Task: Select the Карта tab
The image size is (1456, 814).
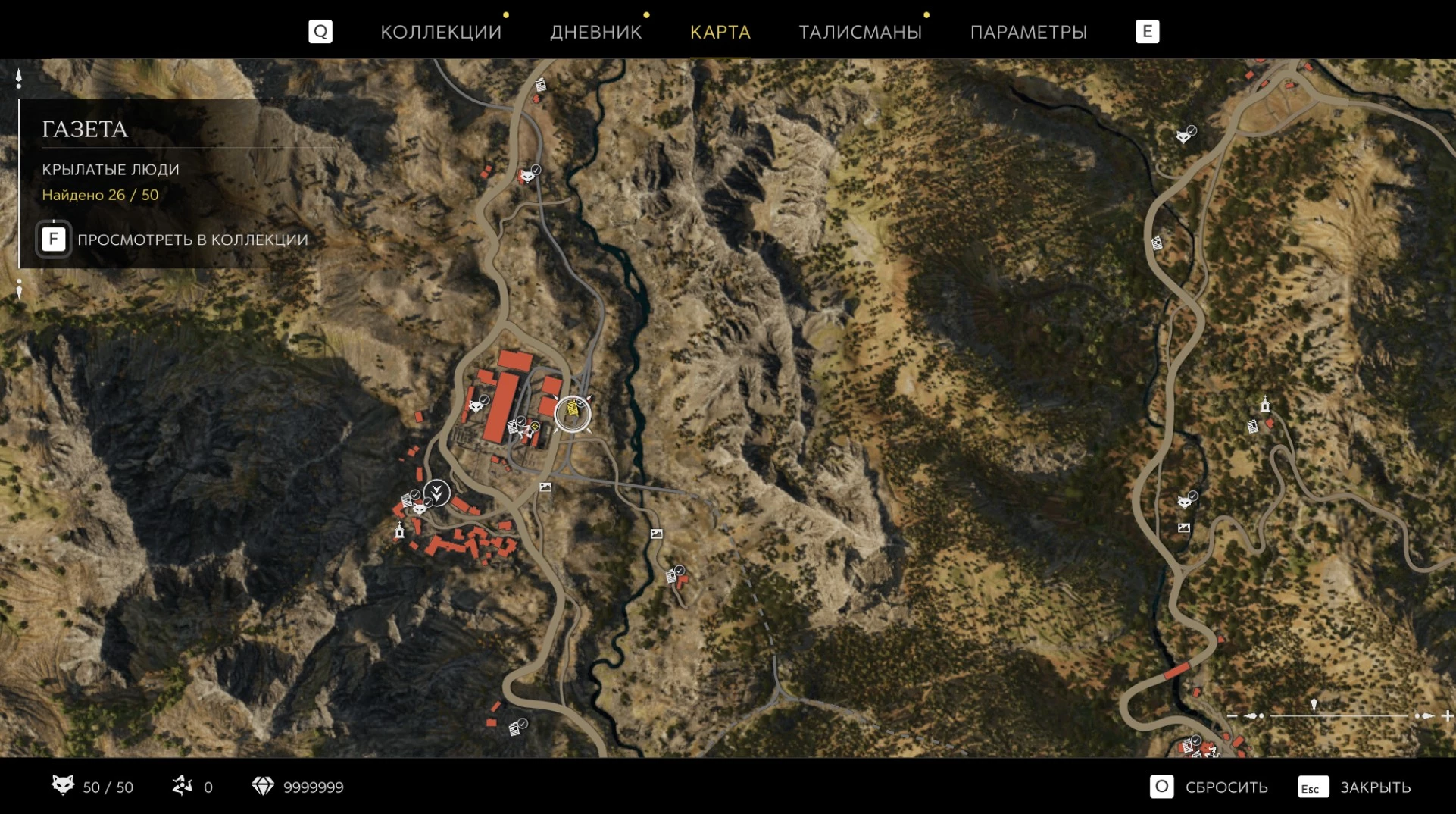Action: coord(720,32)
